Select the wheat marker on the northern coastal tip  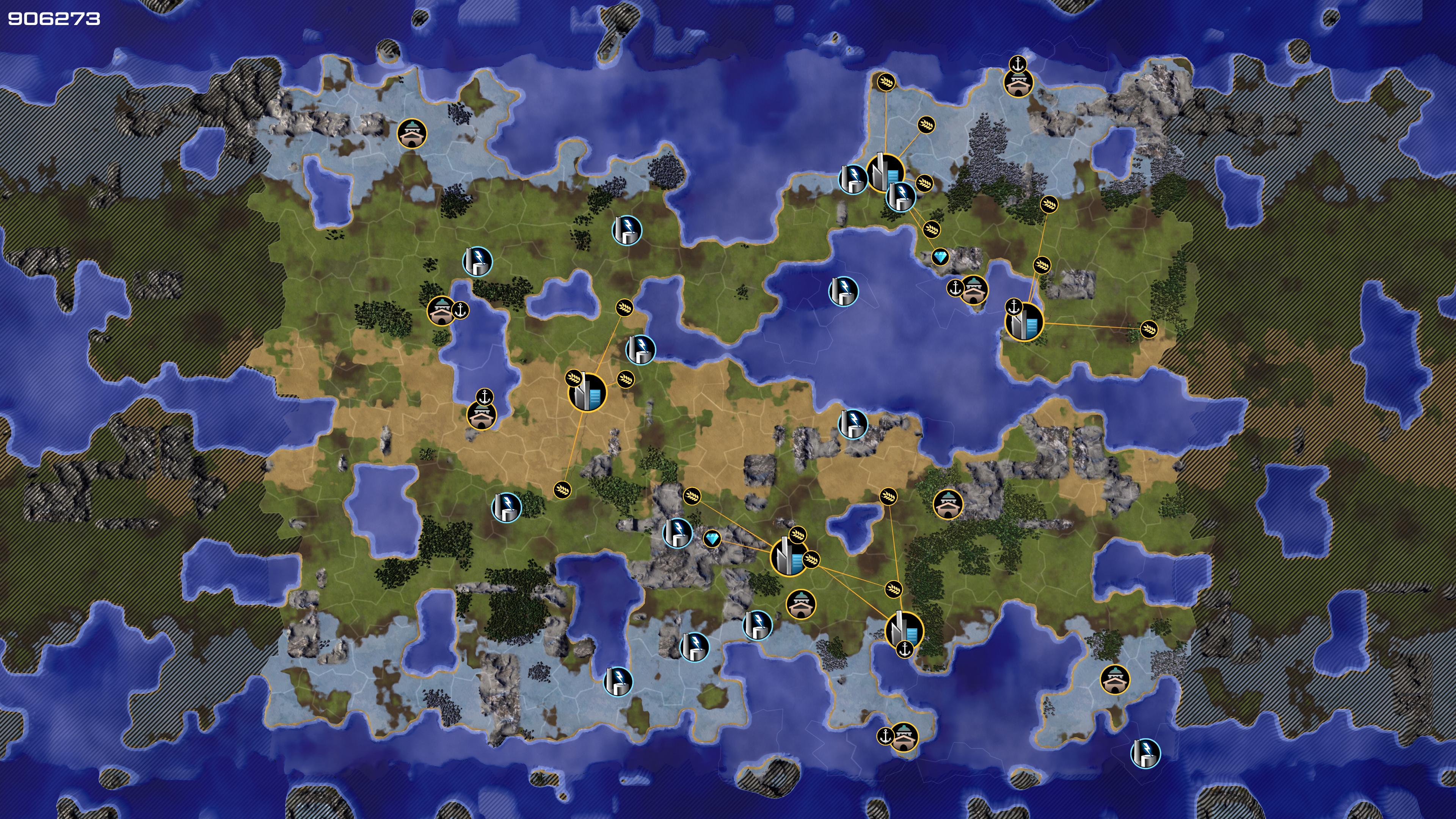(886, 82)
